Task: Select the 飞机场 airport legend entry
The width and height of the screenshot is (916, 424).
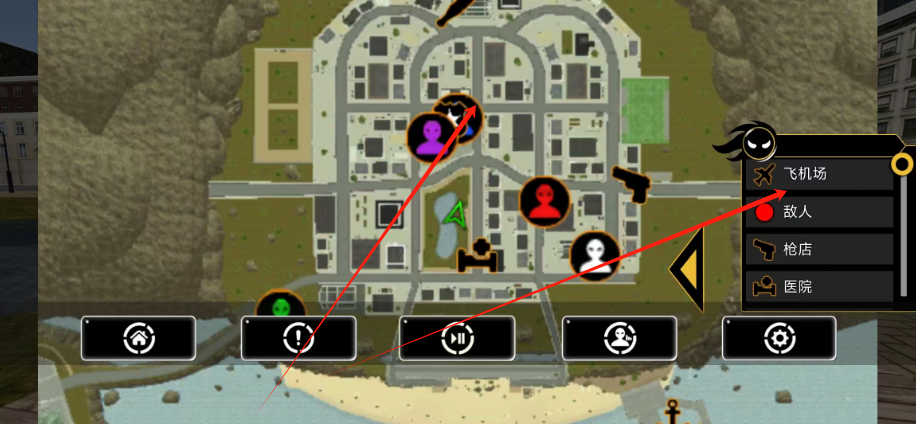Action: tap(819, 174)
